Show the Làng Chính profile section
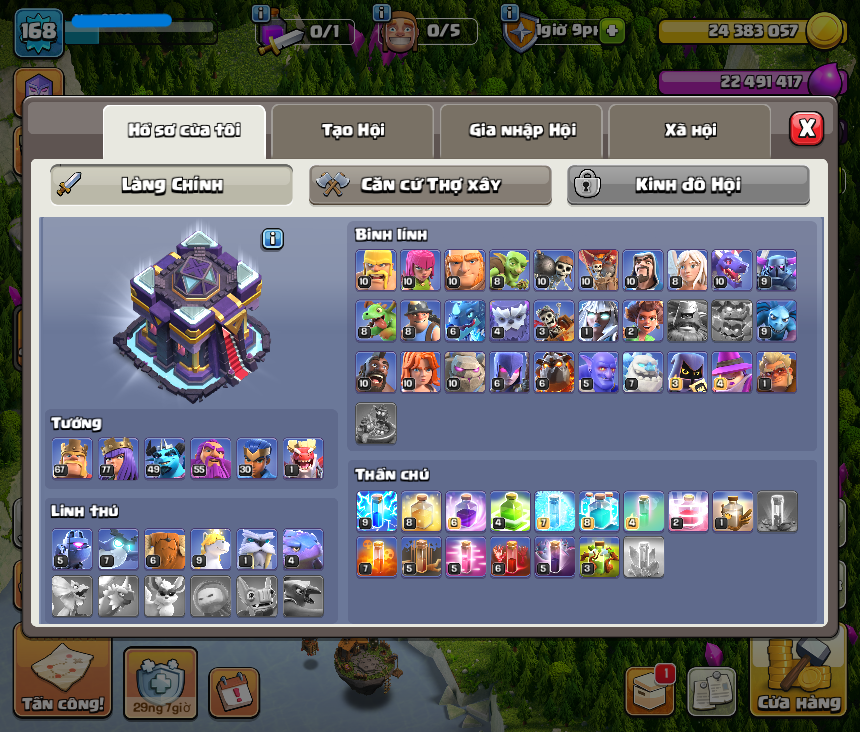The height and width of the screenshot is (732, 860). (172, 185)
